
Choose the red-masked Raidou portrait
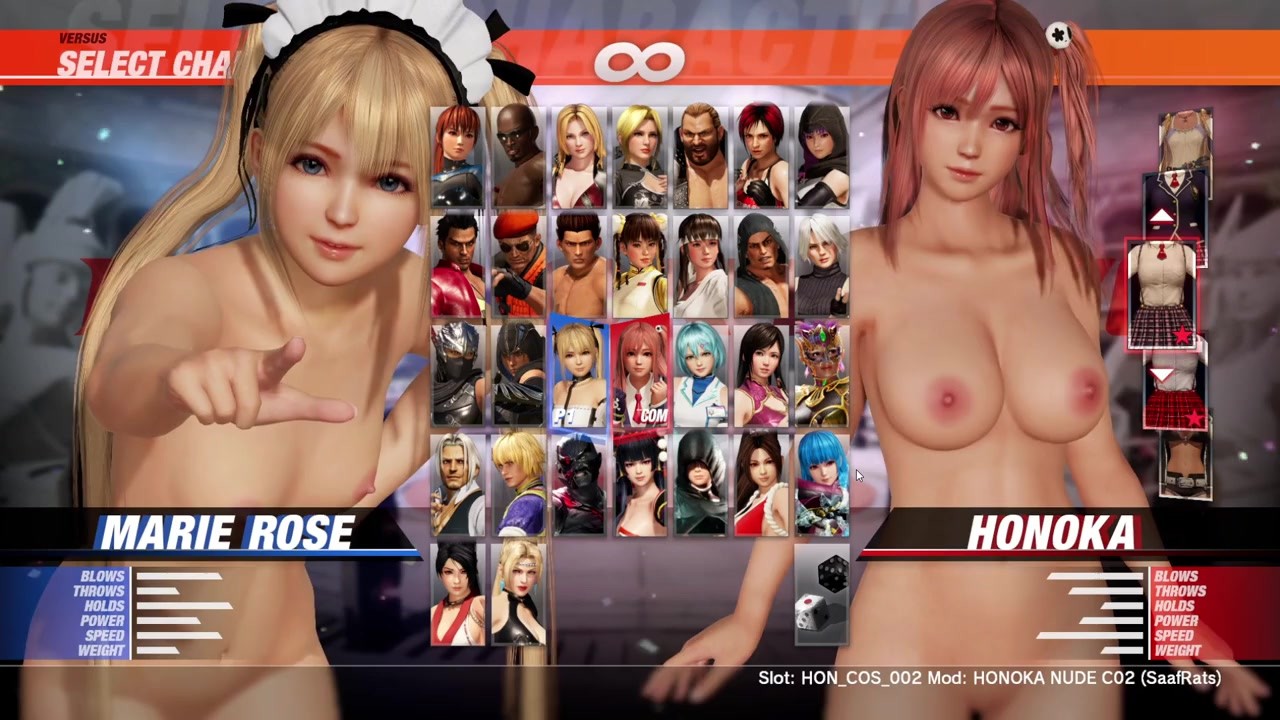(579, 485)
